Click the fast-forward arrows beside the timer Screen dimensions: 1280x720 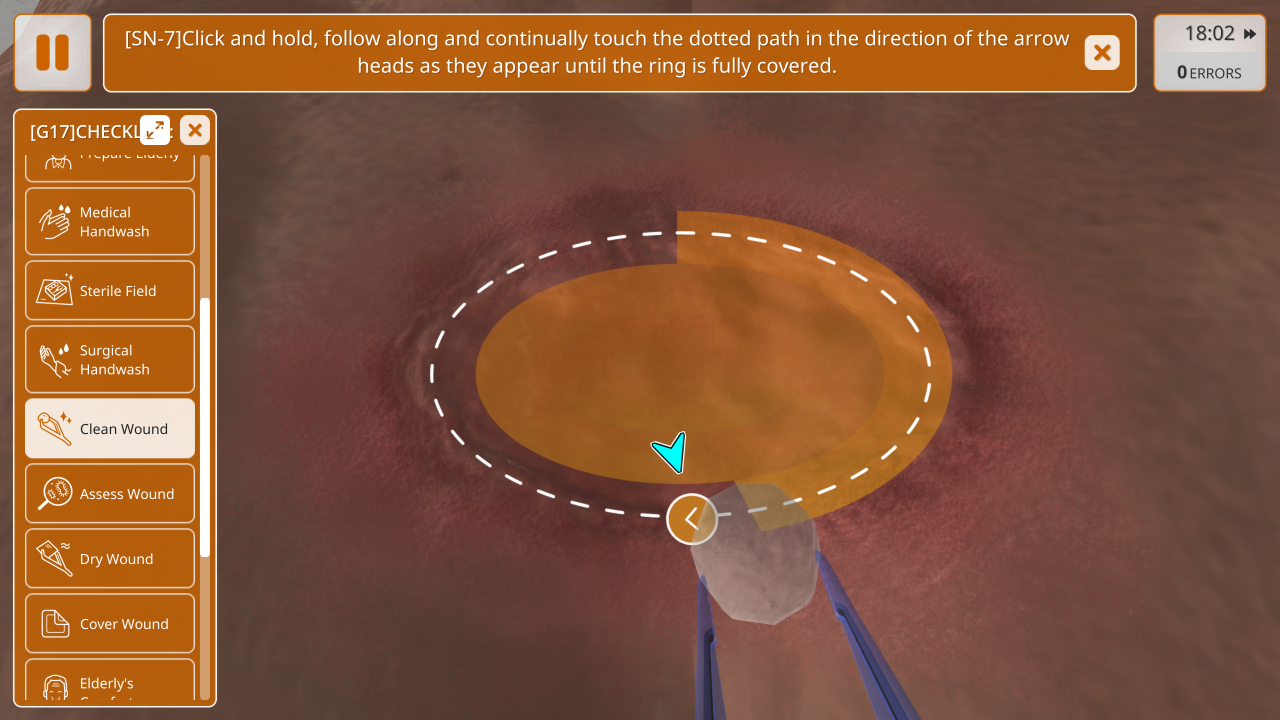pyautogui.click(x=1250, y=34)
